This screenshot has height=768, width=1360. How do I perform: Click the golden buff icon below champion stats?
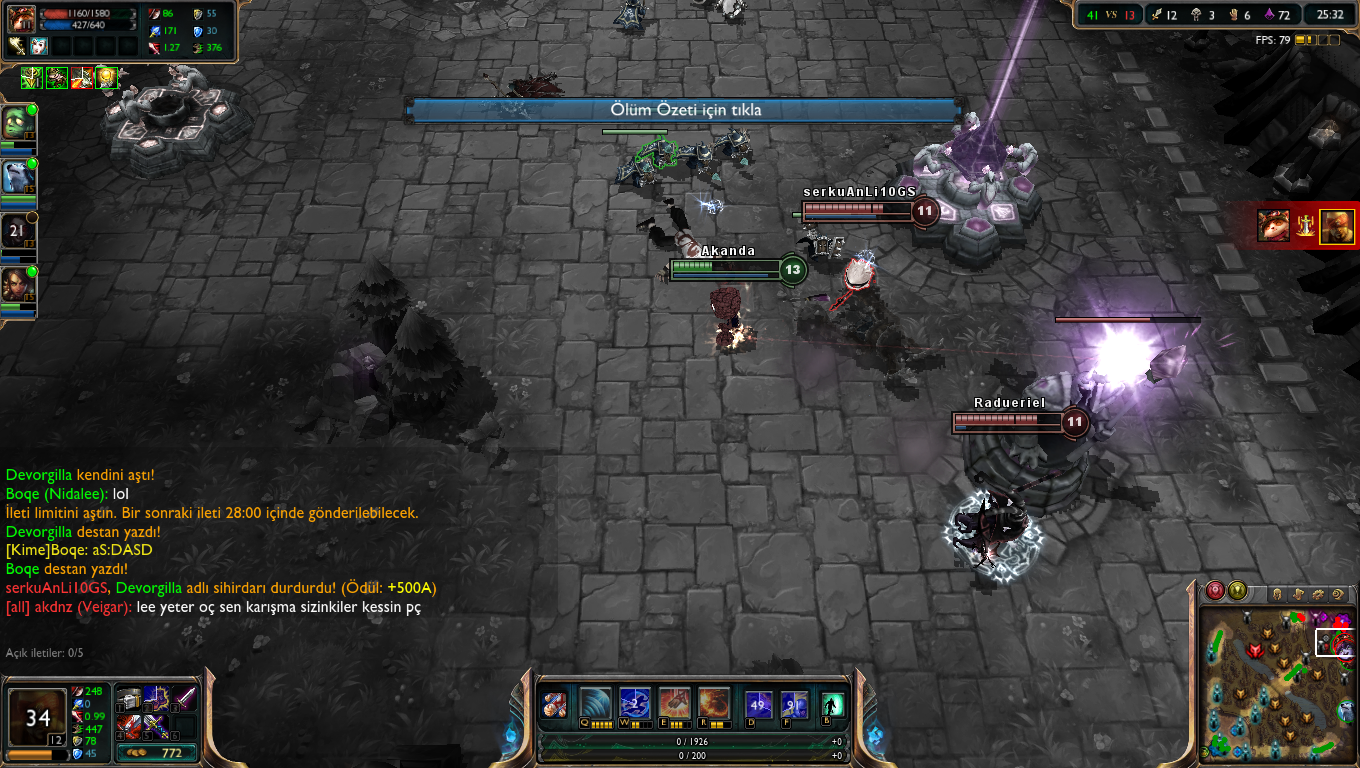point(106,77)
